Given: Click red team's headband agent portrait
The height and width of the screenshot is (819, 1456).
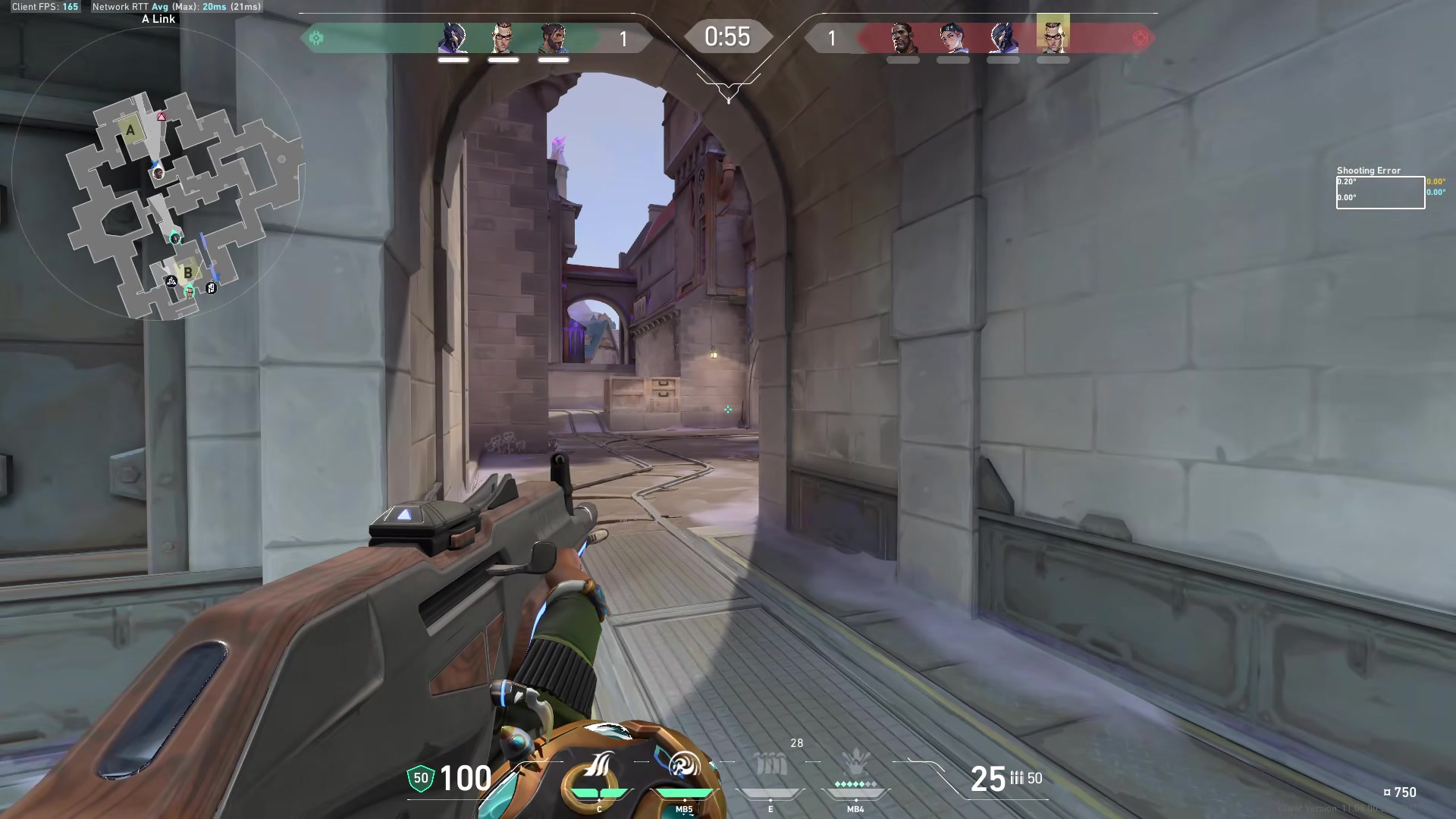Looking at the screenshot, I should 952,38.
